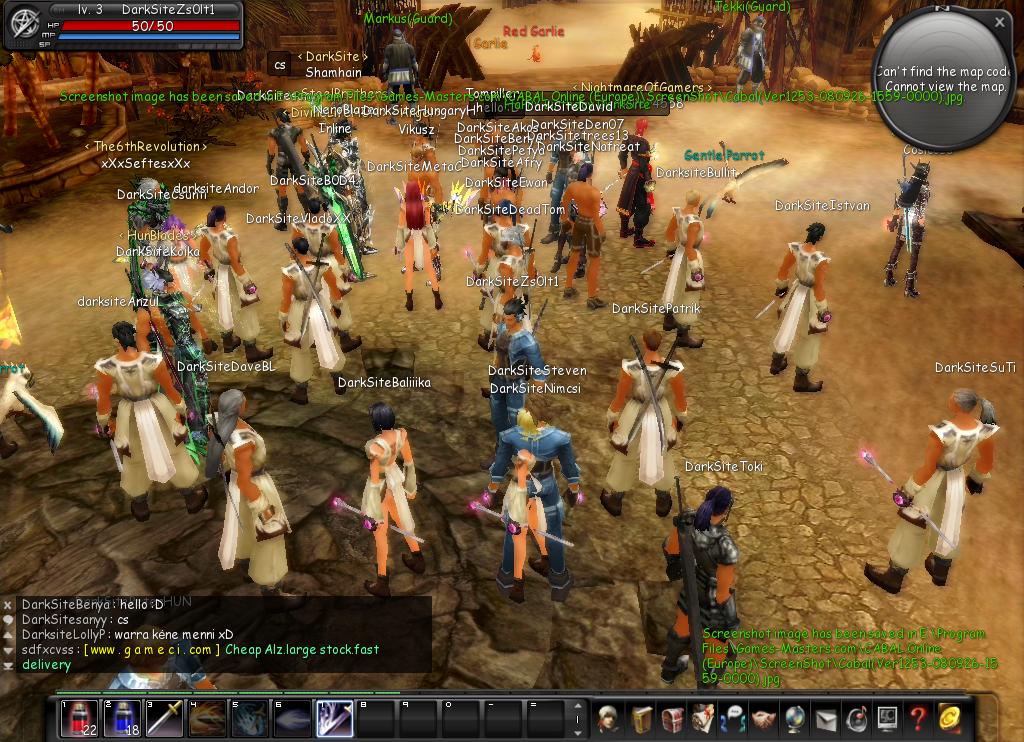Open the red question mark help icon
This screenshot has height=742, width=1024.
click(919, 718)
